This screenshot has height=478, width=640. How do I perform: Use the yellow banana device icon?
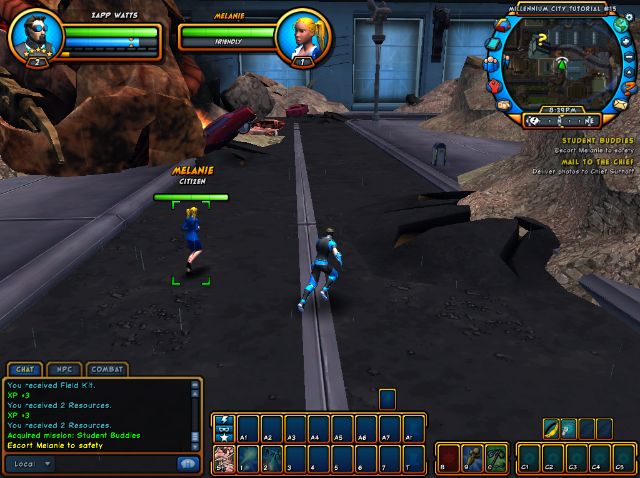point(551,428)
